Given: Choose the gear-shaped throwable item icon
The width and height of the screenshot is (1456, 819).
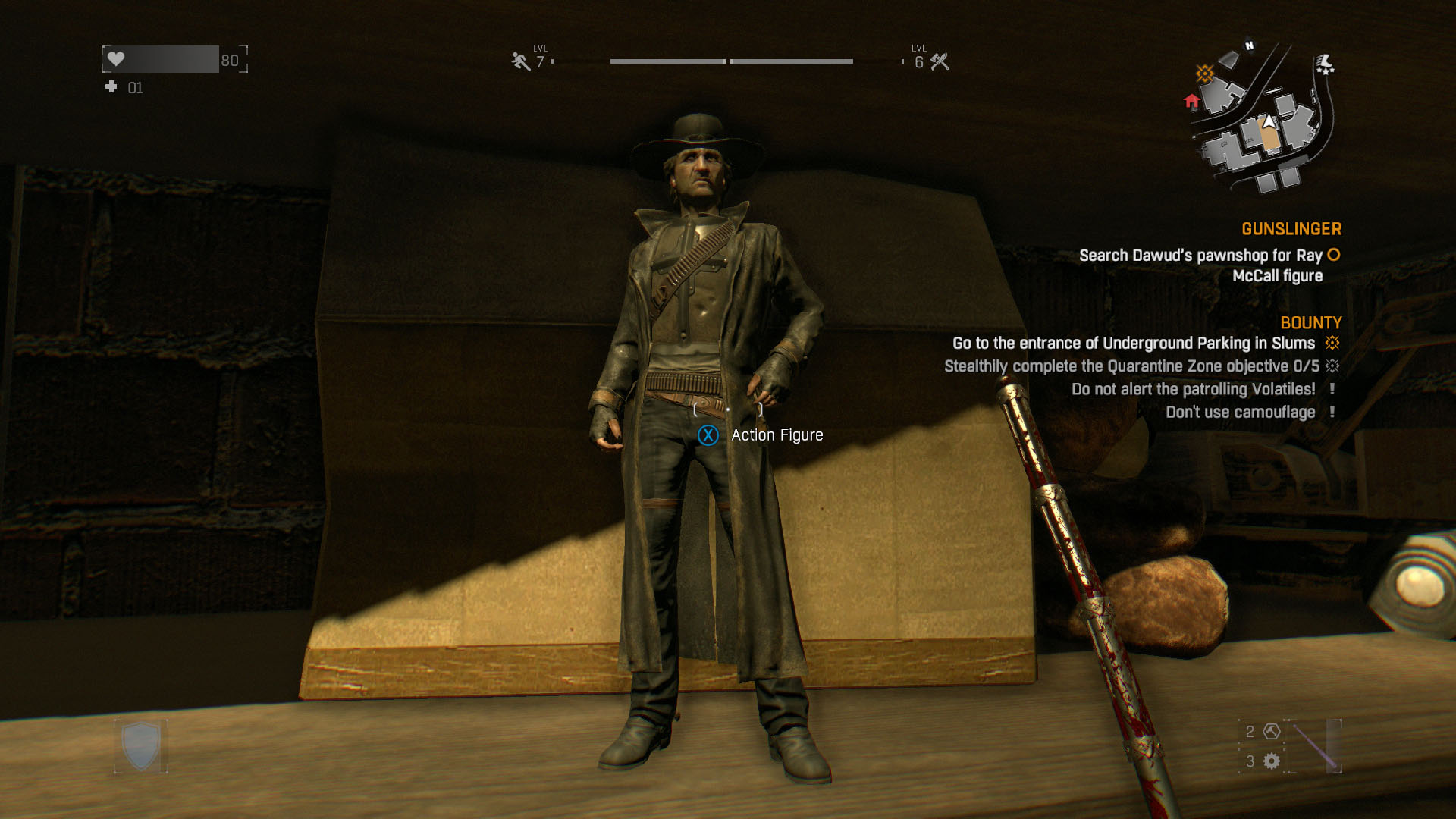Looking at the screenshot, I should (x=1272, y=761).
